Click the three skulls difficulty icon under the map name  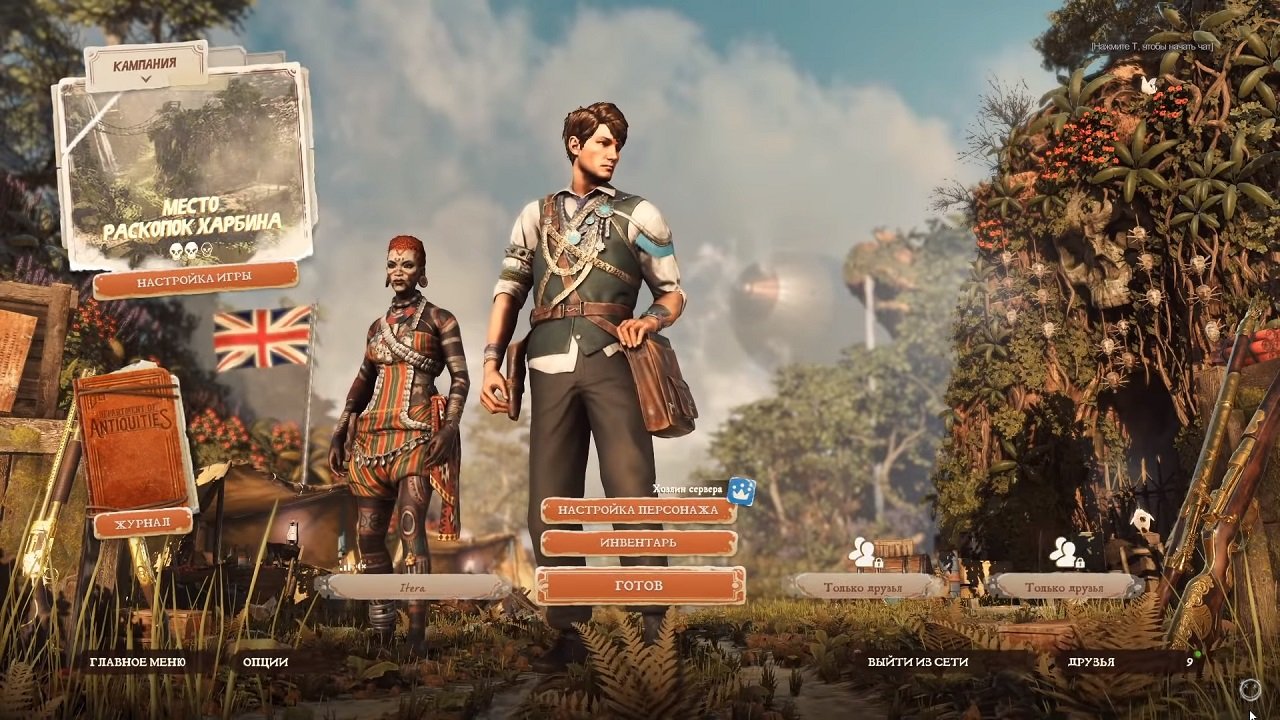coord(190,250)
